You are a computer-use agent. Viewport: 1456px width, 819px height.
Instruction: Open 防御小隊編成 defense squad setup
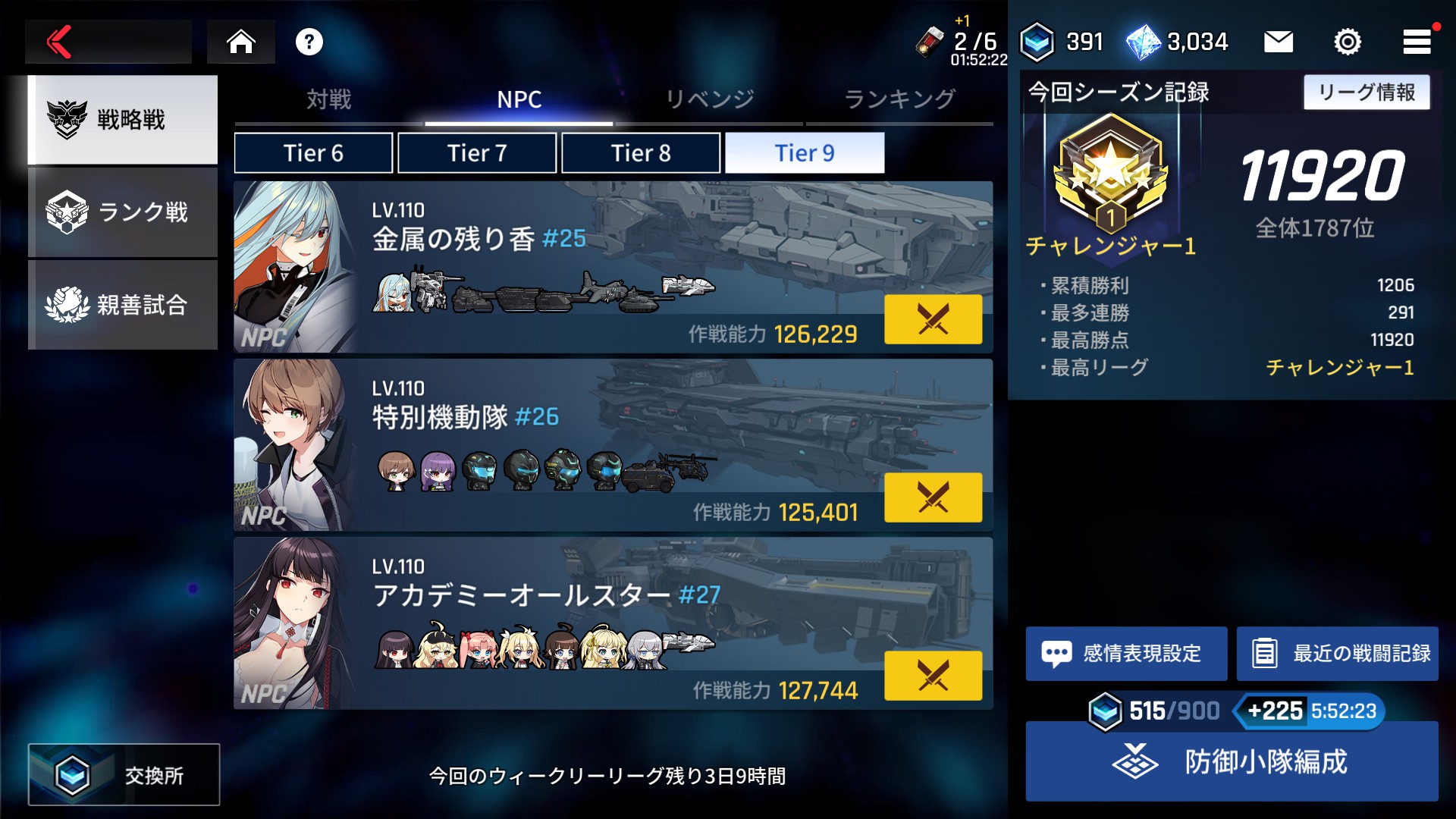click(1232, 761)
